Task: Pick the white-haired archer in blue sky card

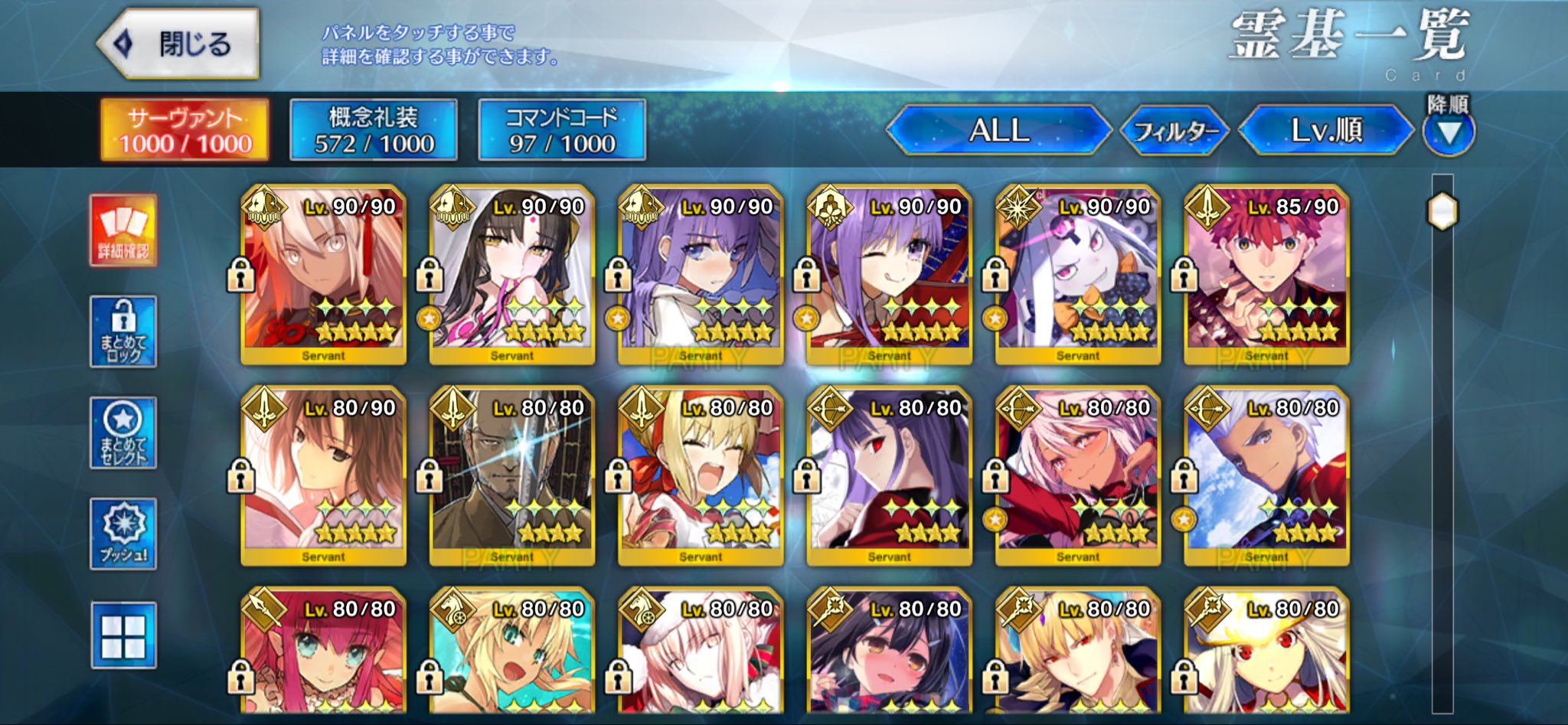Action: (1266, 475)
